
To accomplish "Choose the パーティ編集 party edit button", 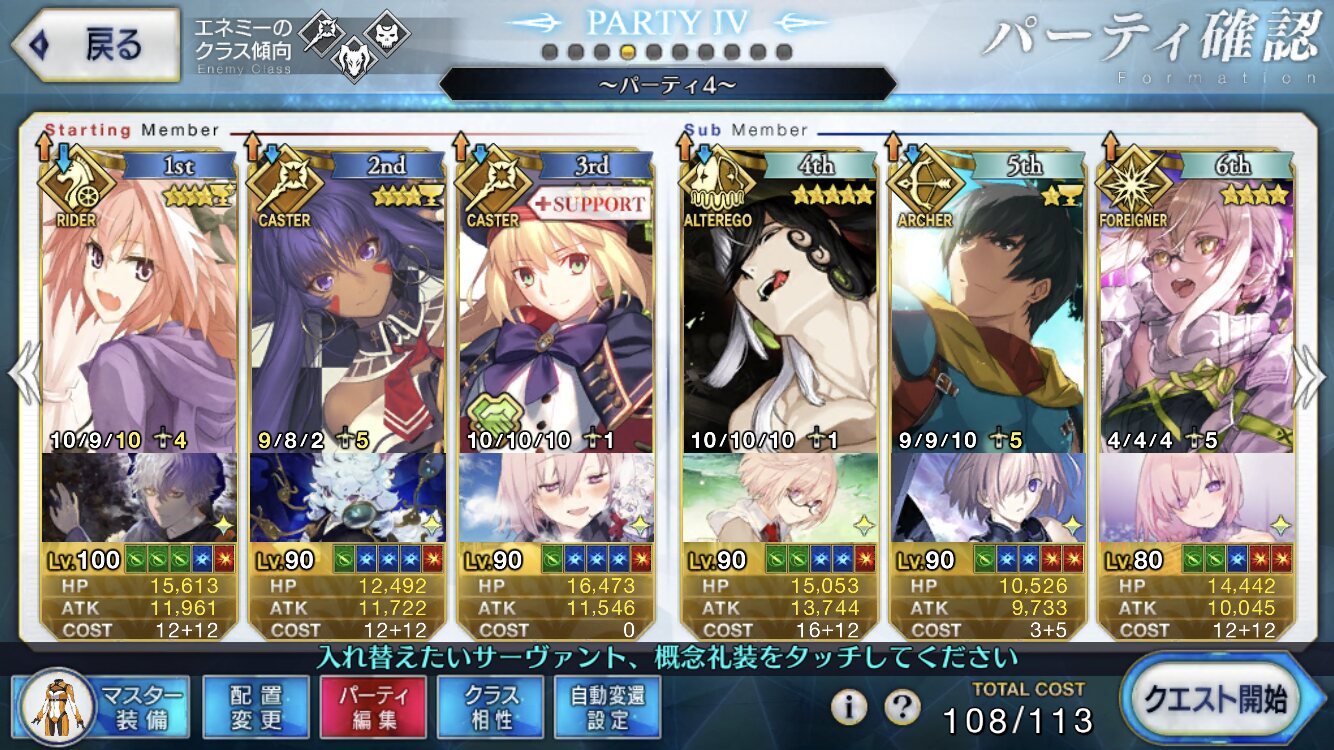I will click(x=373, y=706).
